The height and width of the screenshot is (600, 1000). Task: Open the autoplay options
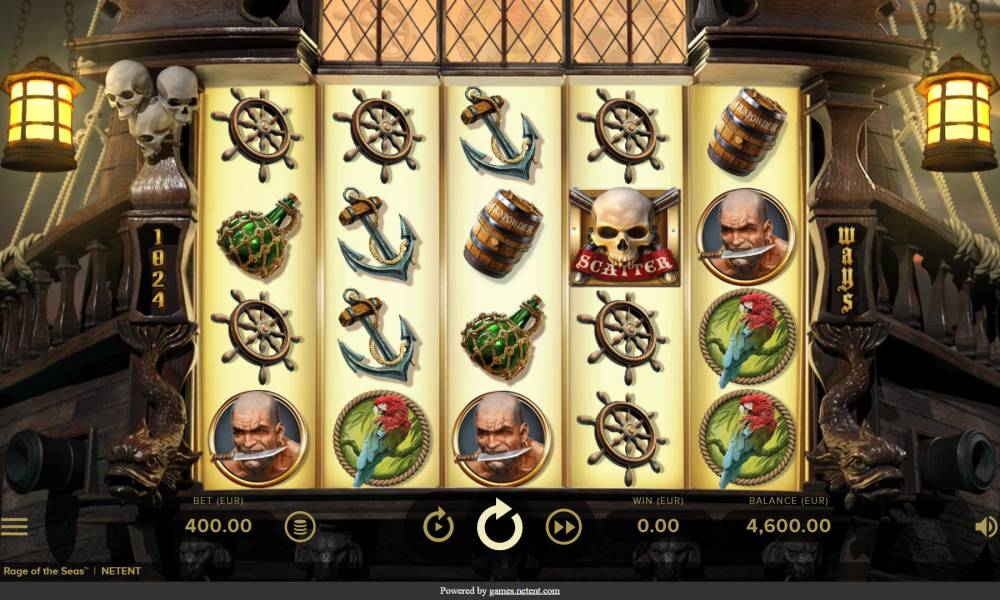438,525
